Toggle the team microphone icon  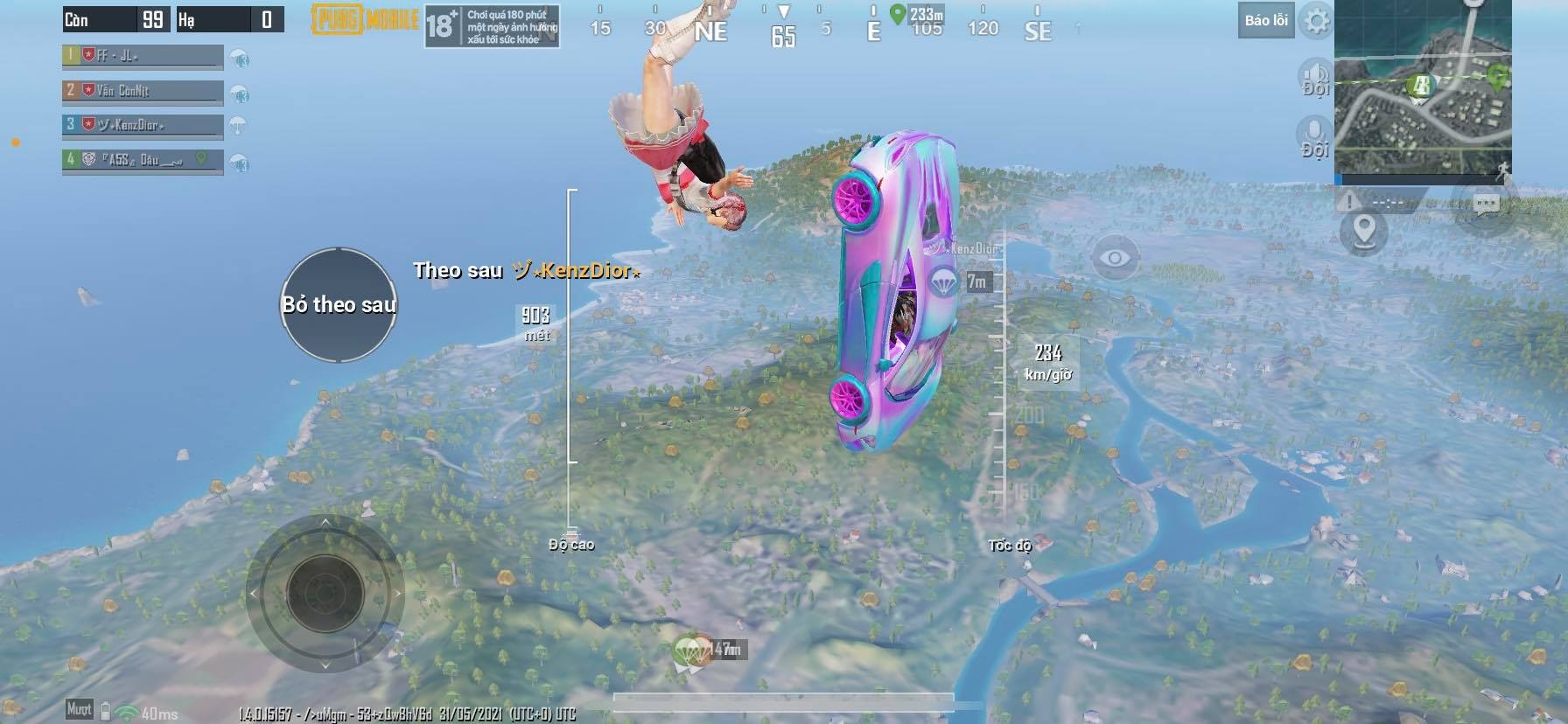point(1313,131)
